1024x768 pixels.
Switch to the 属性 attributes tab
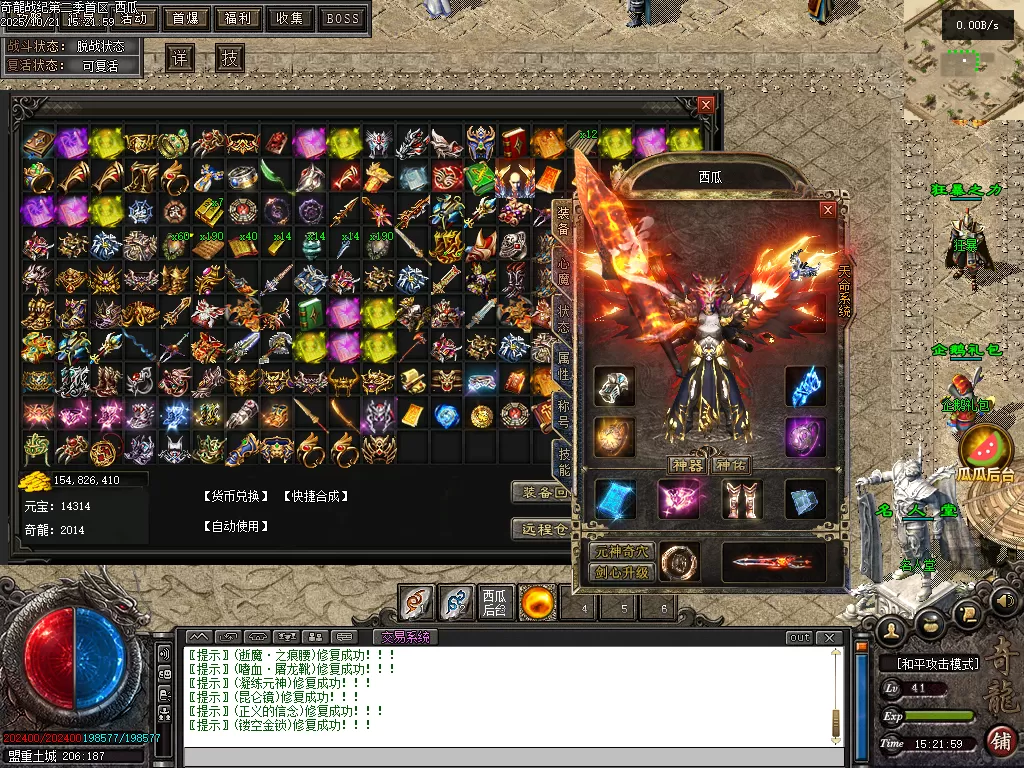coord(564,367)
